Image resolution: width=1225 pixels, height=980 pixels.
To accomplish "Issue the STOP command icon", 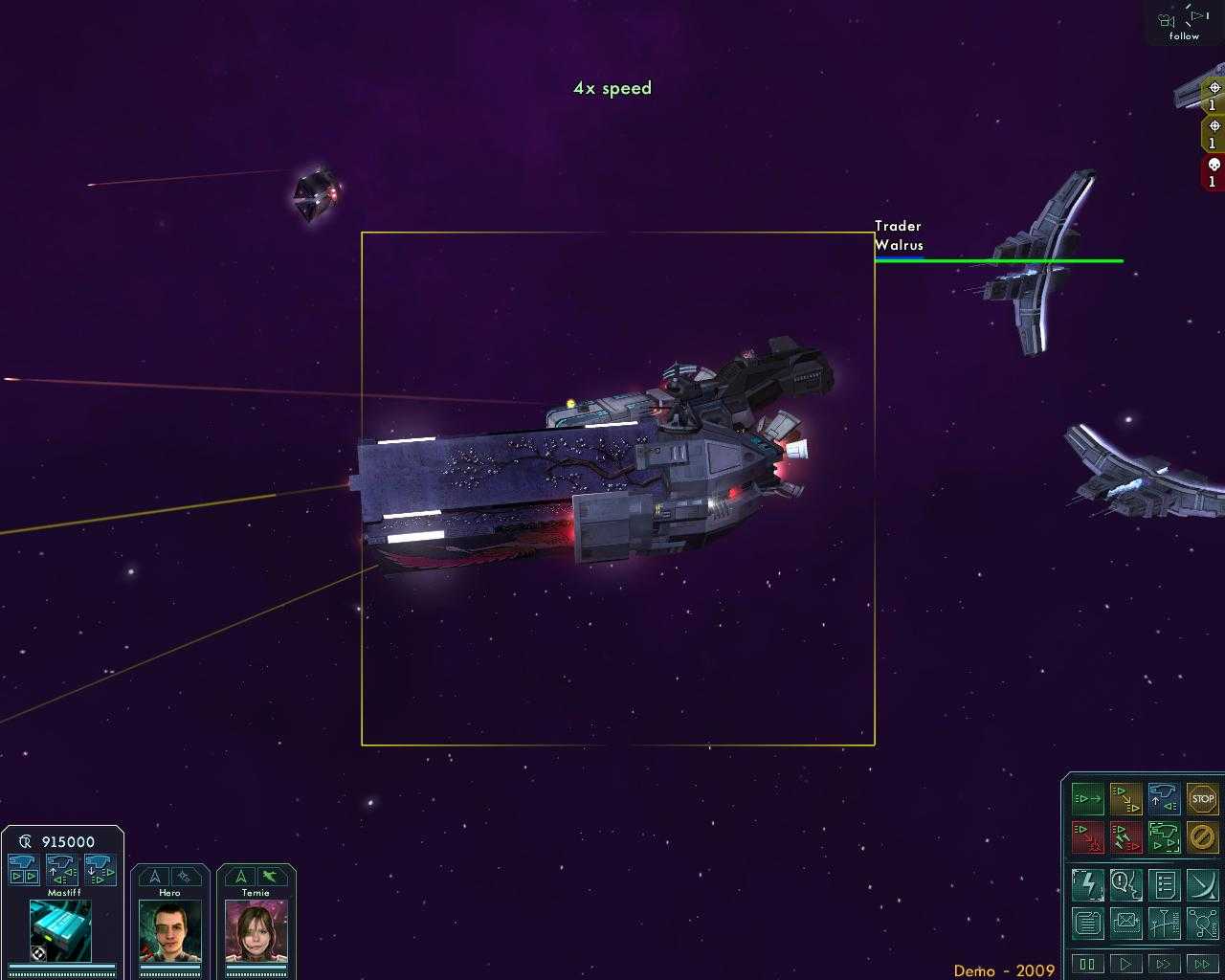I will click(x=1203, y=798).
